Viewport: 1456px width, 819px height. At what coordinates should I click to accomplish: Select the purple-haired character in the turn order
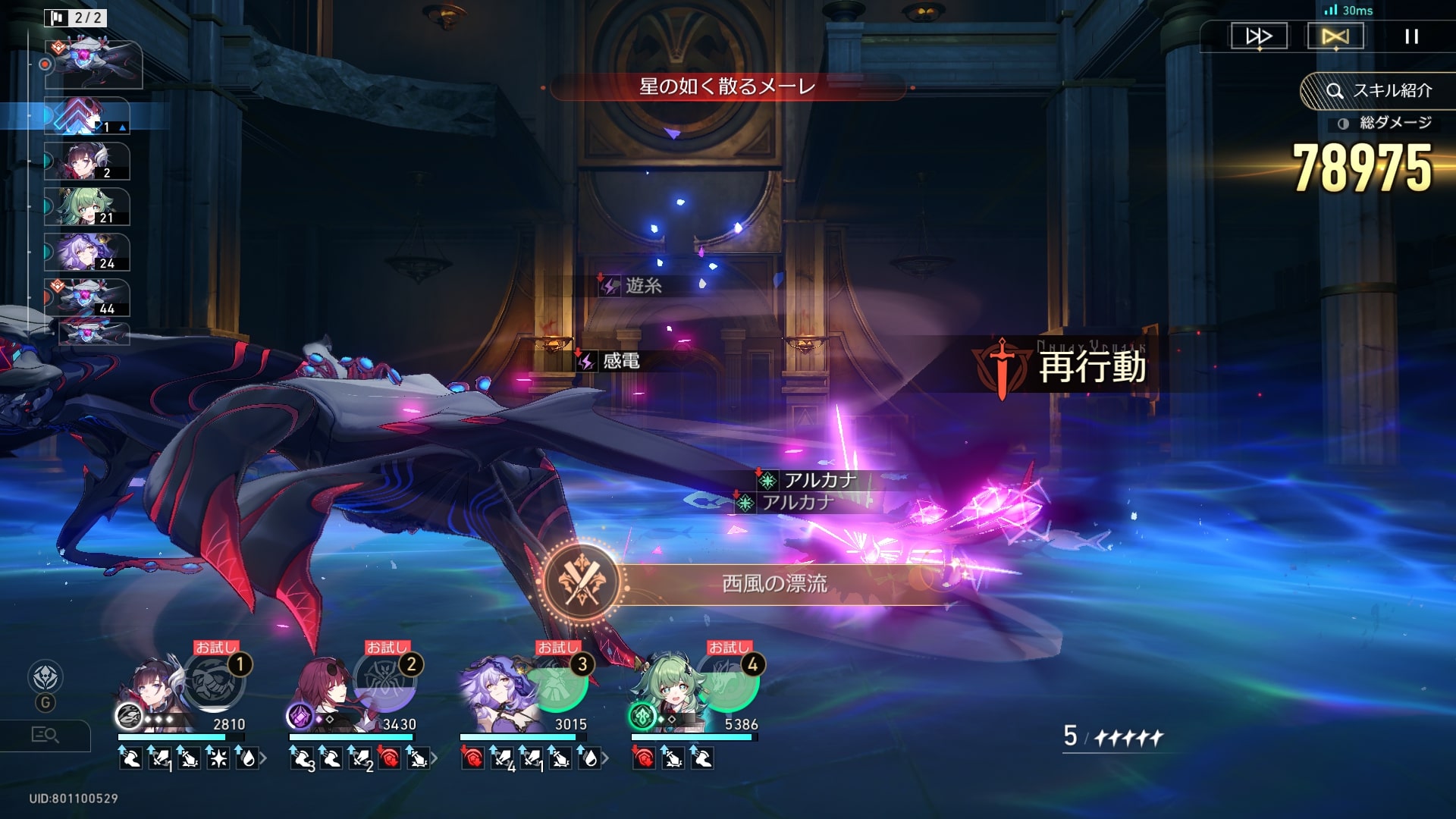point(87,253)
